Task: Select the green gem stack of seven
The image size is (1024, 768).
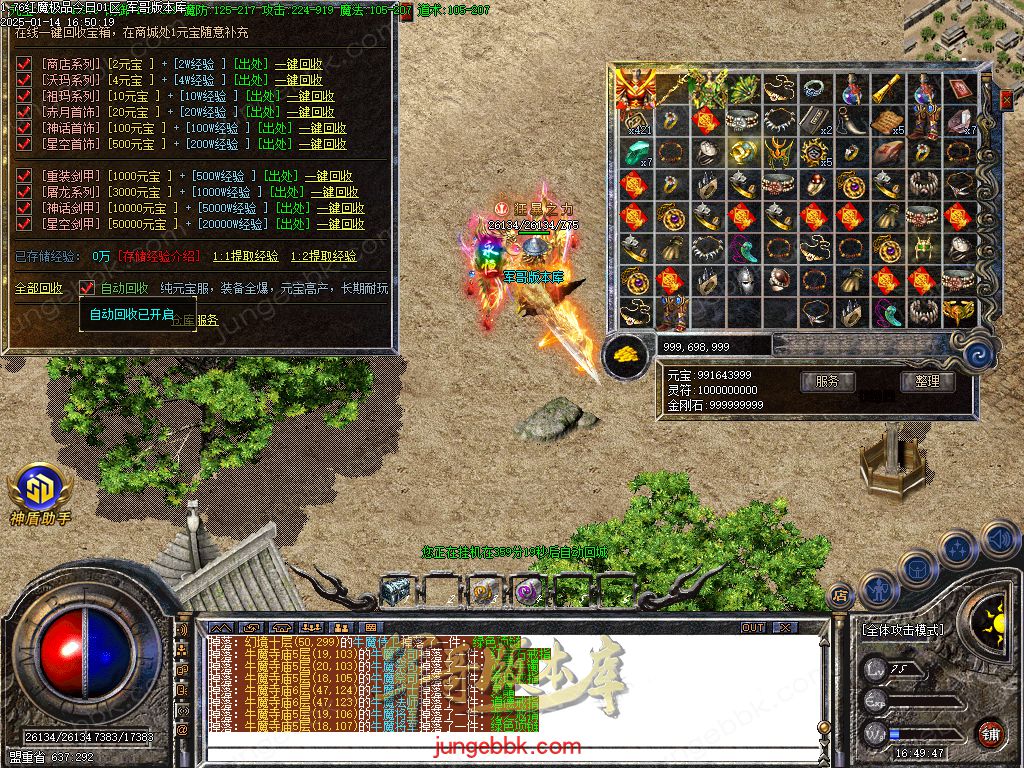Action: [634, 152]
